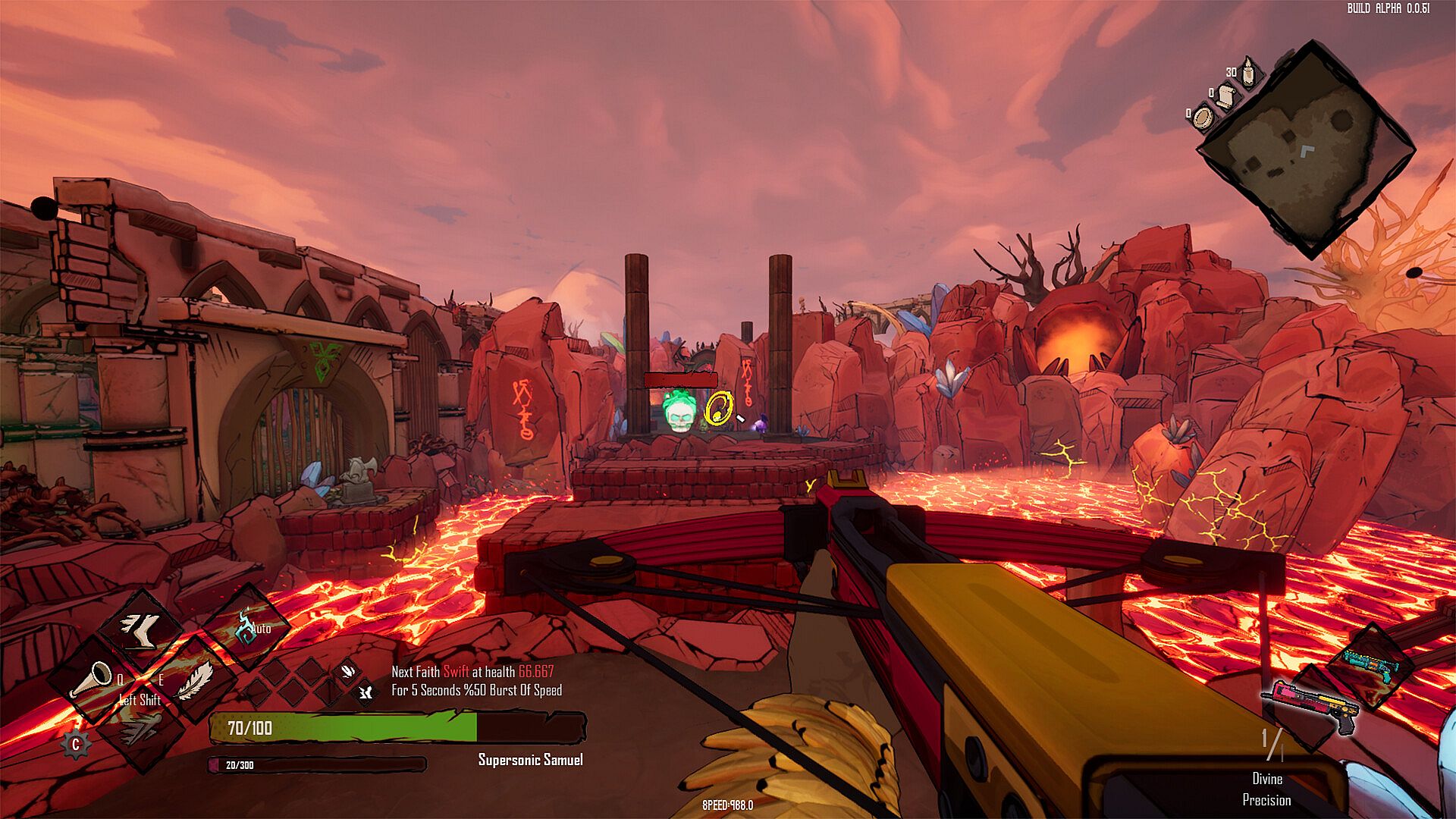Use the horn ability icon
The width and height of the screenshot is (1456, 819).
[93, 679]
